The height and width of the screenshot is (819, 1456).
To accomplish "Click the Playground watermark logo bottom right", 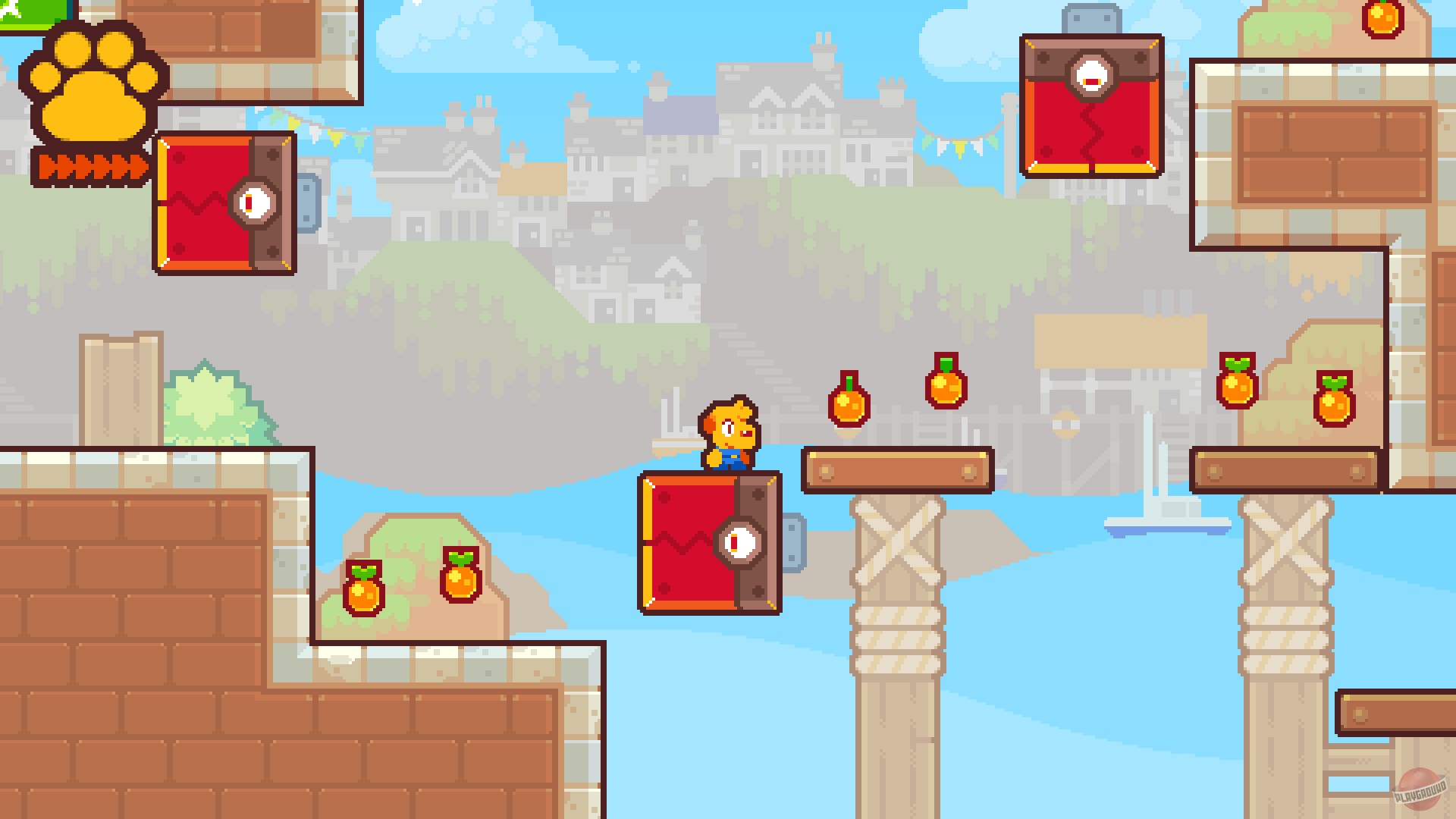I will pyautogui.click(x=1420, y=789).
